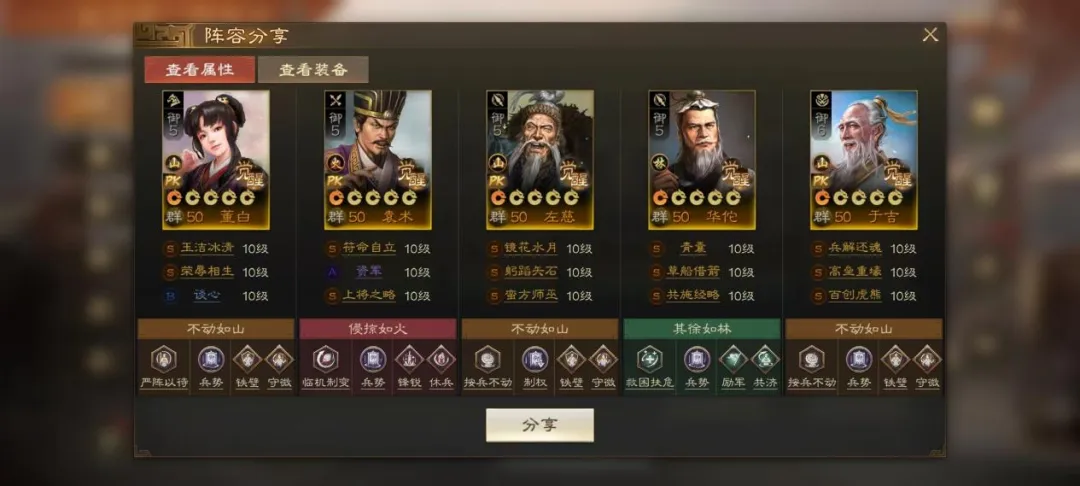The image size is (1080, 486).
Task: Open the 于吉 hero card
Action: [864, 159]
